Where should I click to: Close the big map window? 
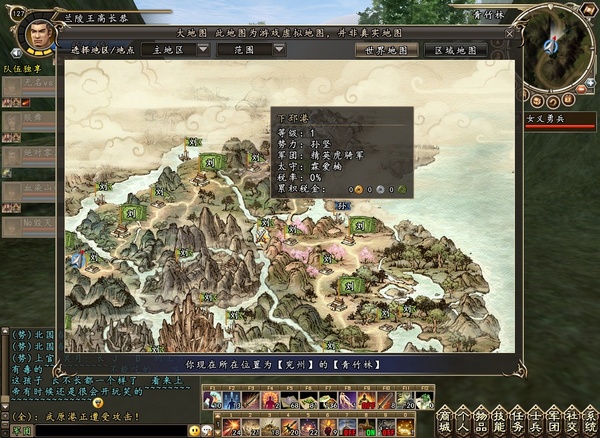pyautogui.click(x=509, y=34)
